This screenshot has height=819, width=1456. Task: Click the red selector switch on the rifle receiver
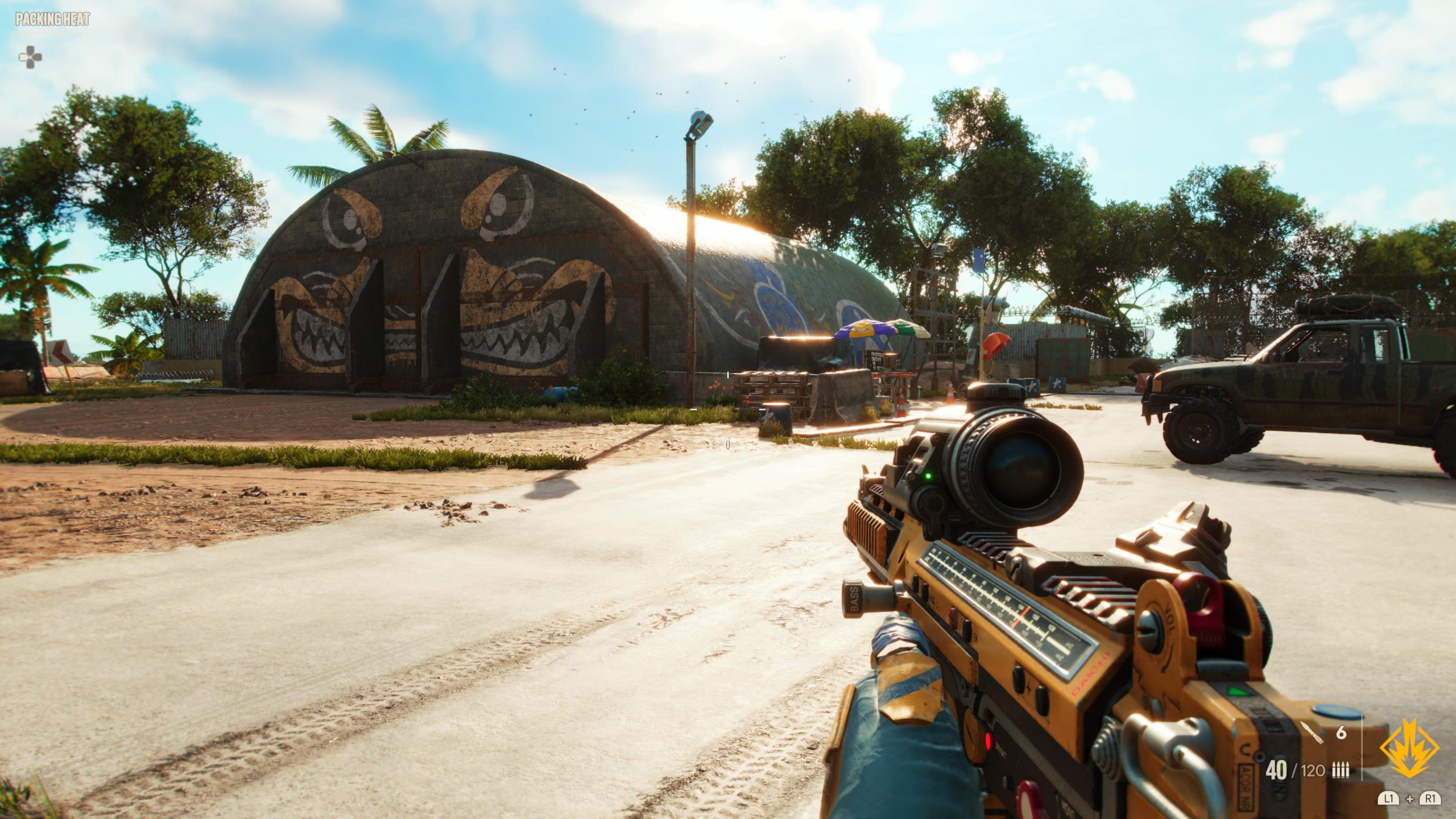click(953, 615)
